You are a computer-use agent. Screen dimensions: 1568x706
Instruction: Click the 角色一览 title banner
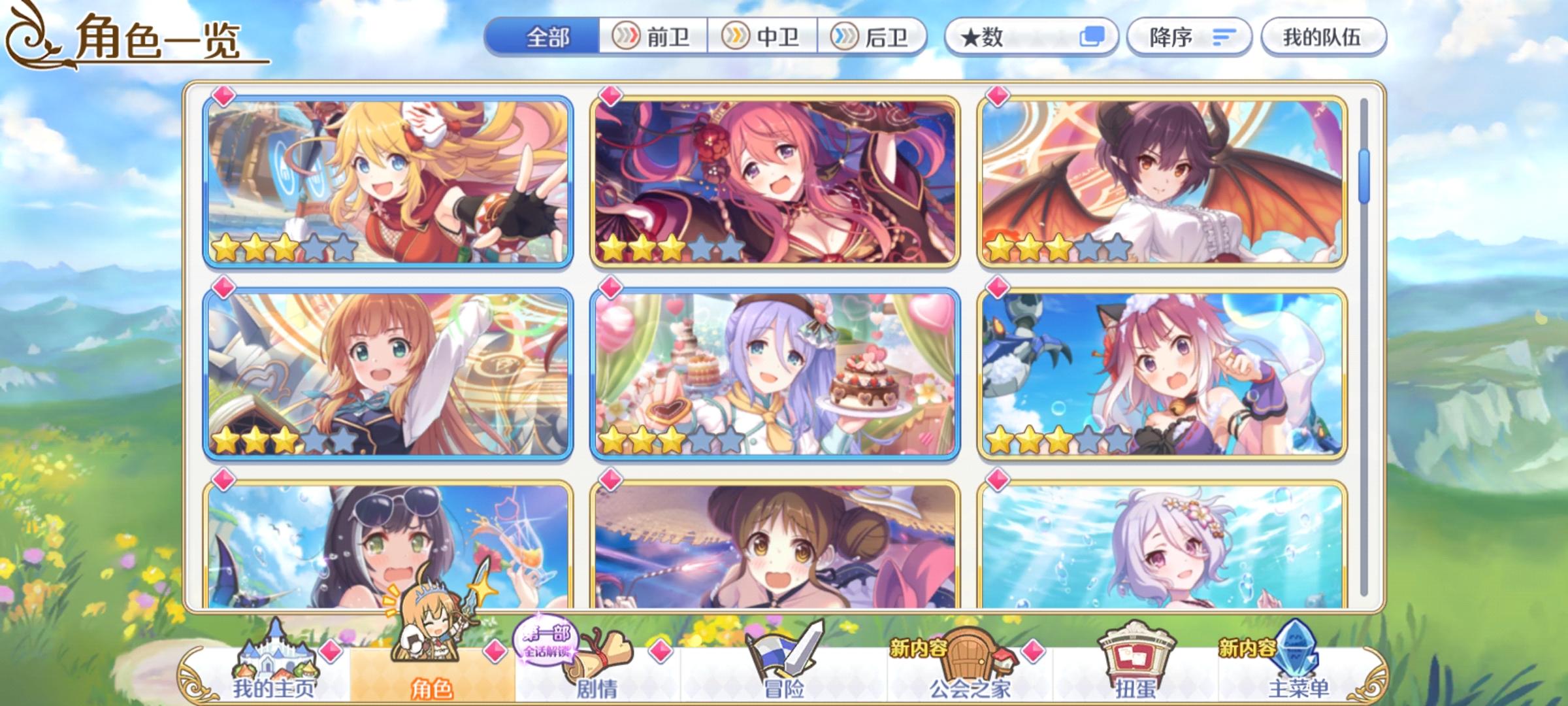click(x=157, y=41)
